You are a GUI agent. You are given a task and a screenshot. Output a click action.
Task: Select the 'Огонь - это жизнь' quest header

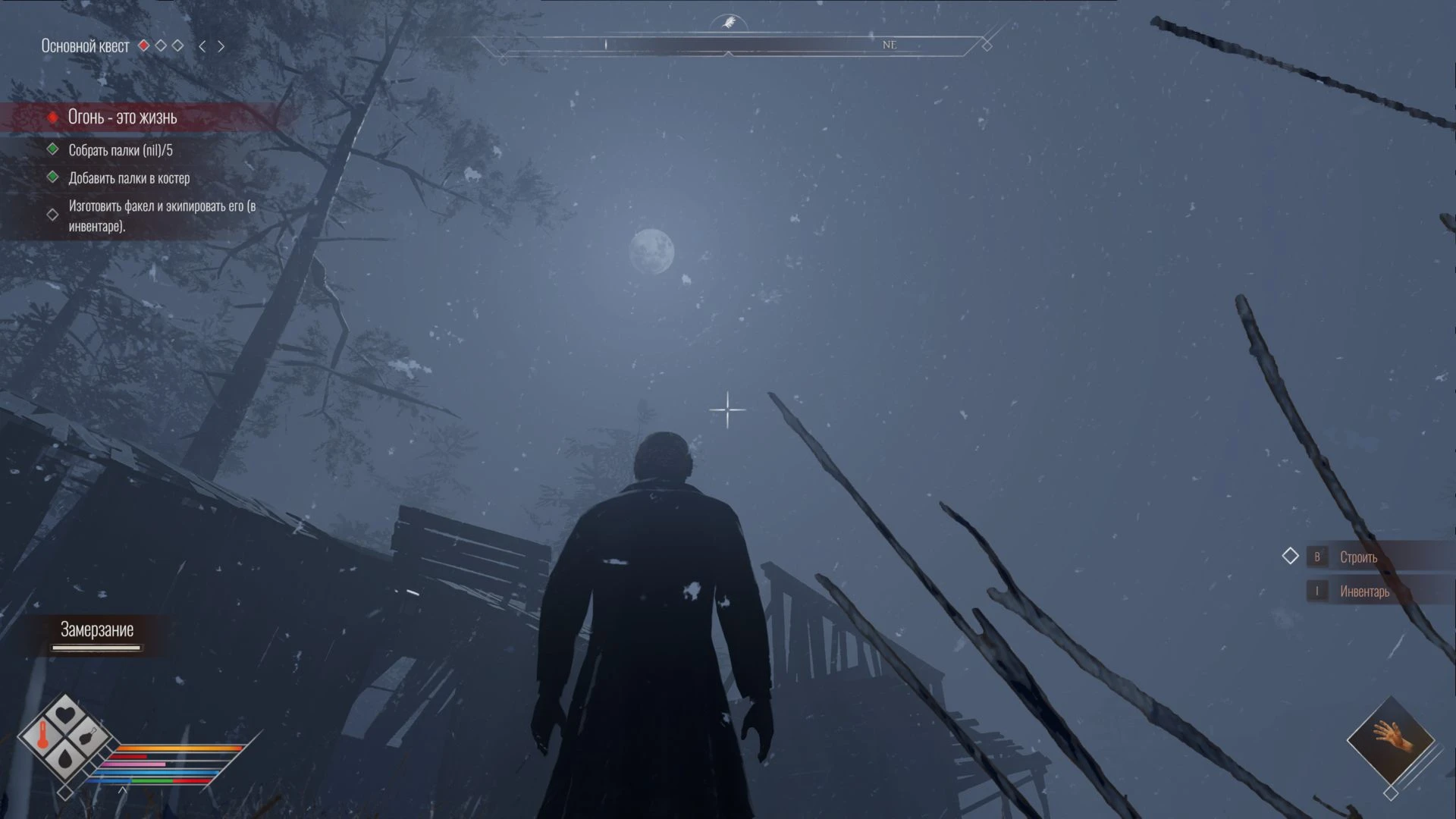(122, 117)
